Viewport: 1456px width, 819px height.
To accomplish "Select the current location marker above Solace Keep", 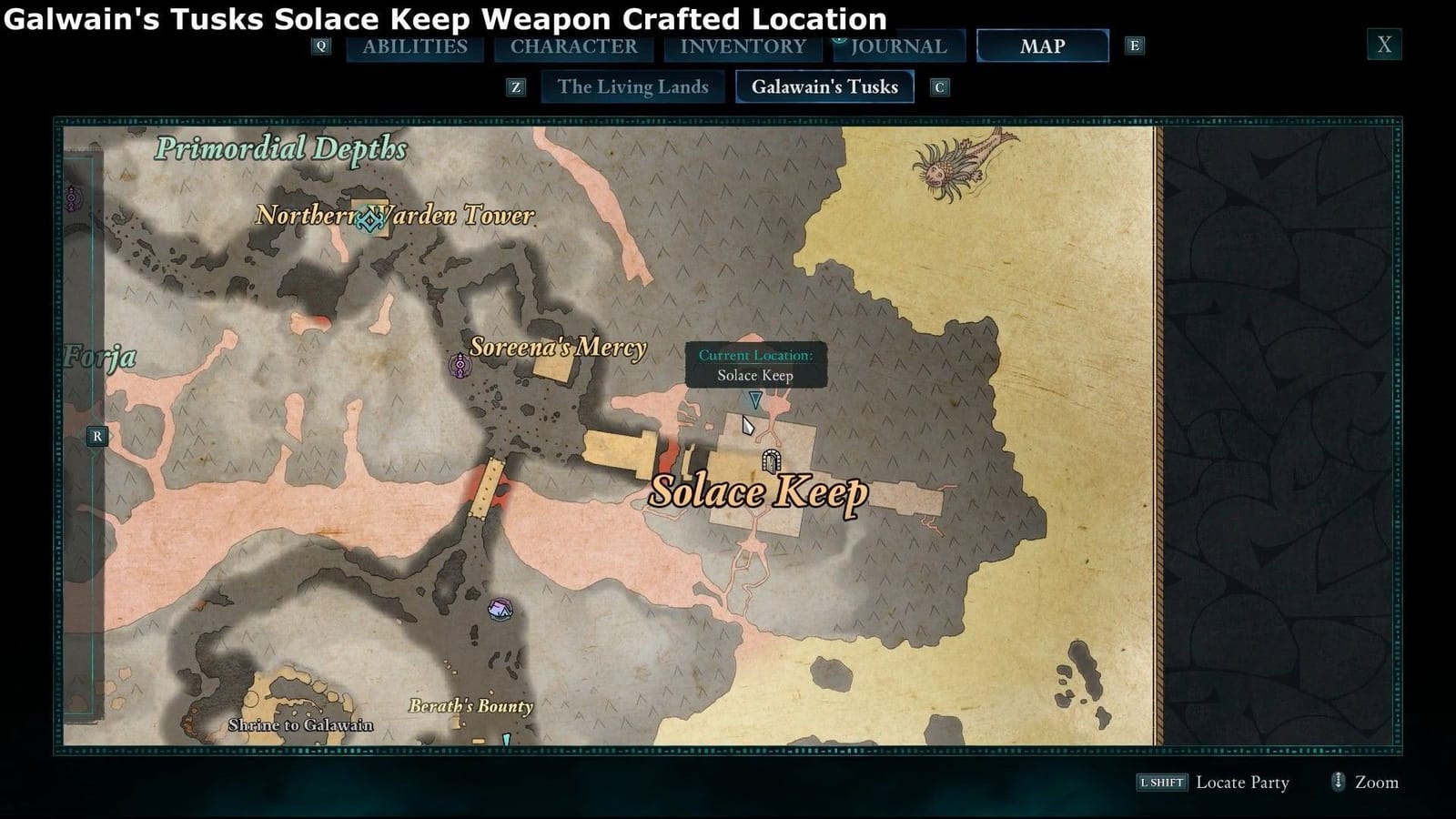I will pyautogui.click(x=756, y=398).
